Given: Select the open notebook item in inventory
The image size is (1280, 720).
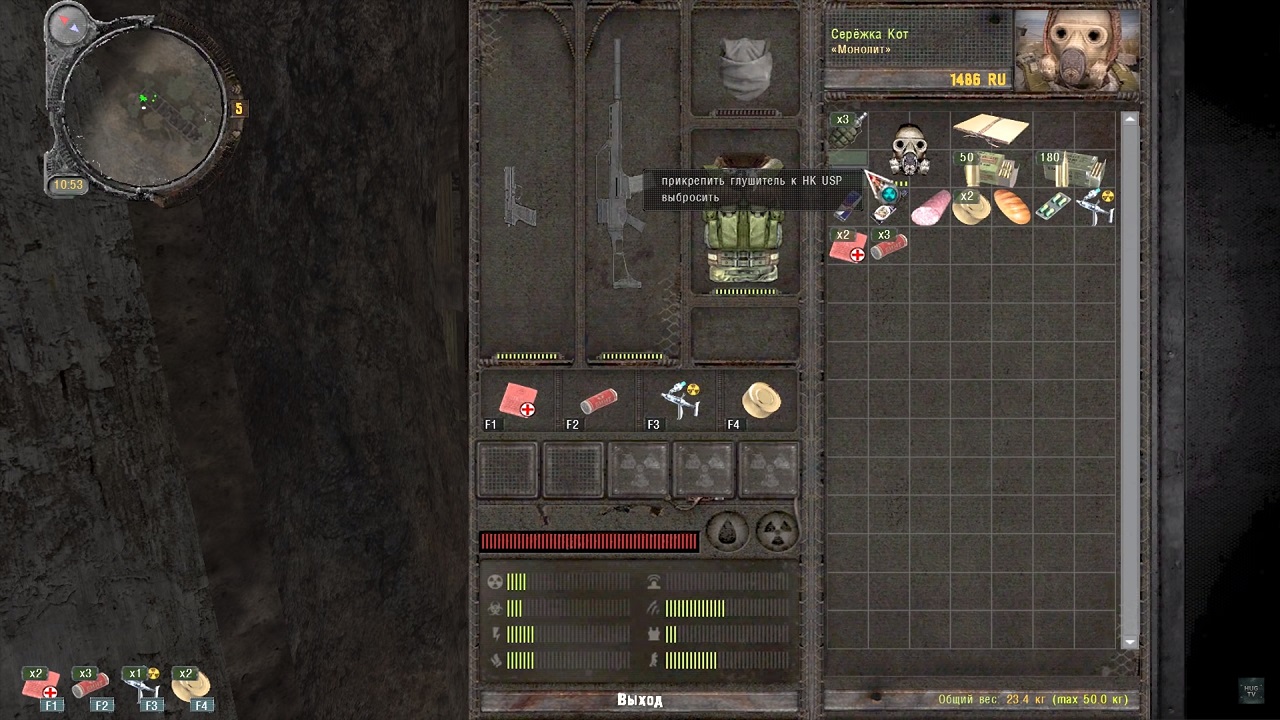Looking at the screenshot, I should click(x=990, y=128).
